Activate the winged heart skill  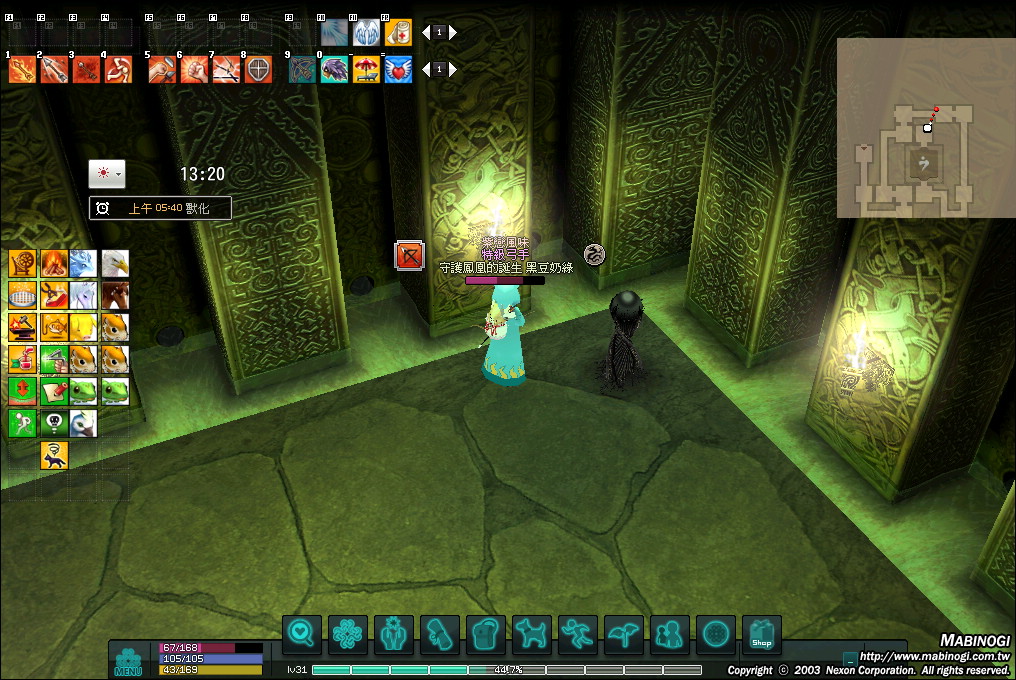(x=398, y=69)
